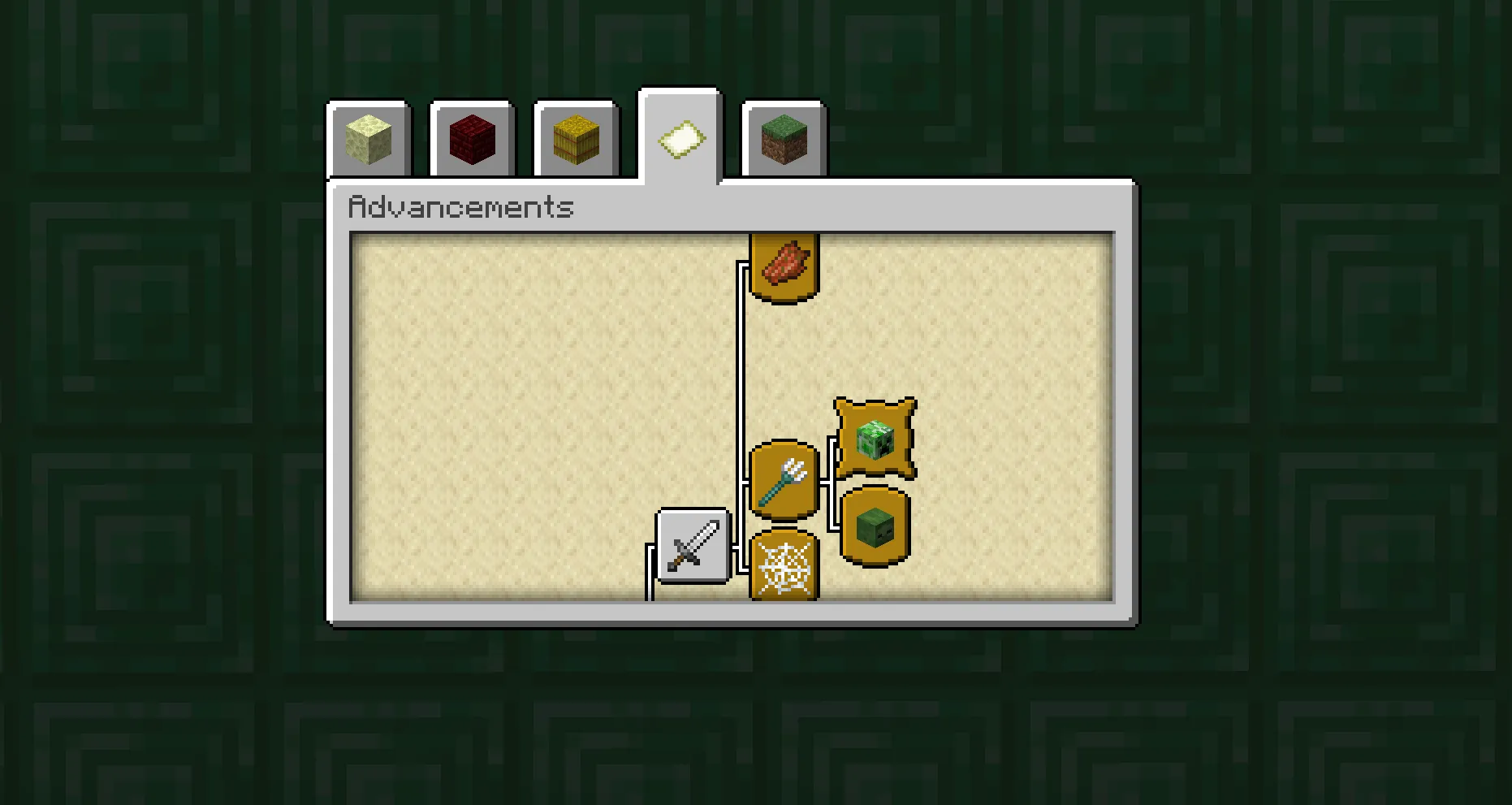The image size is (1512, 805).
Task: Click the end stone tab icon
Action: coord(368,138)
